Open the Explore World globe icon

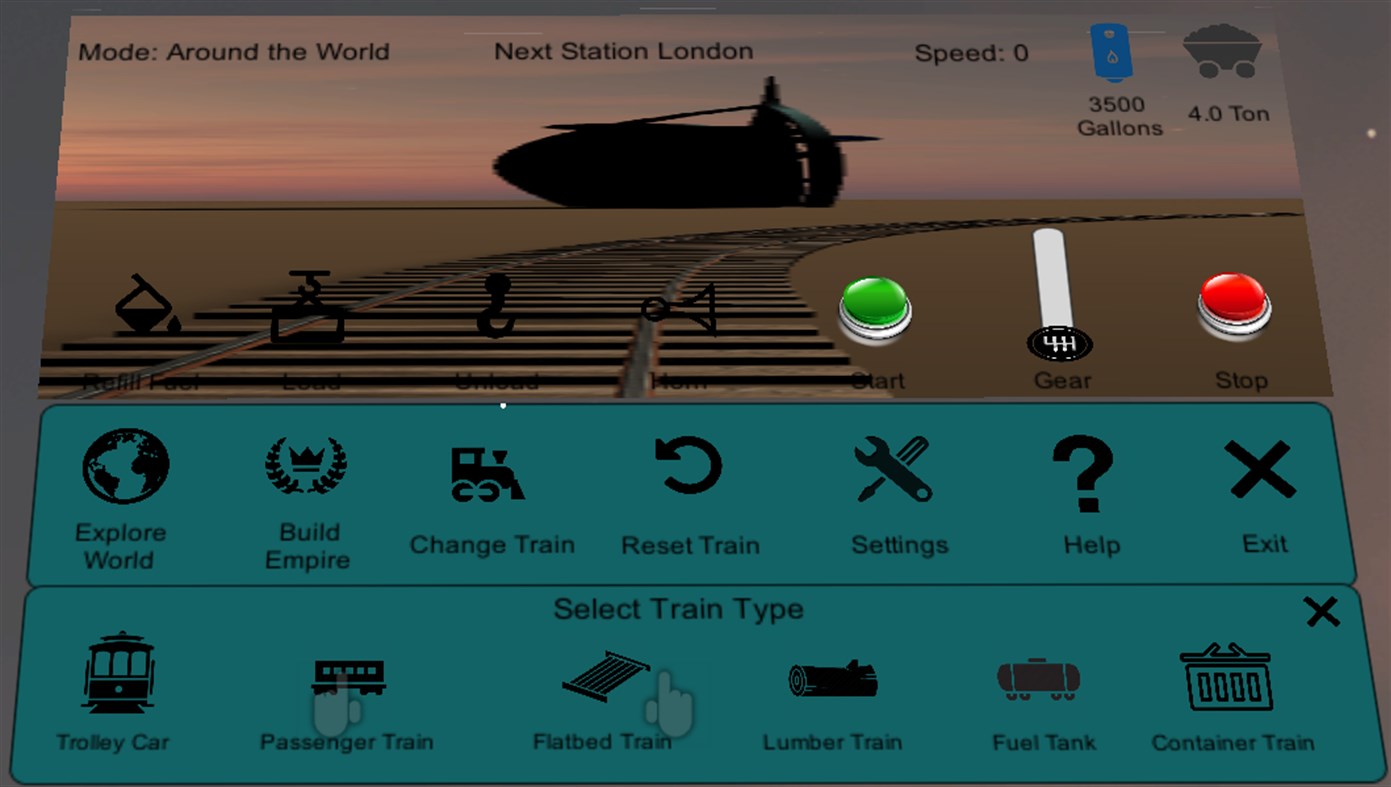coord(122,465)
